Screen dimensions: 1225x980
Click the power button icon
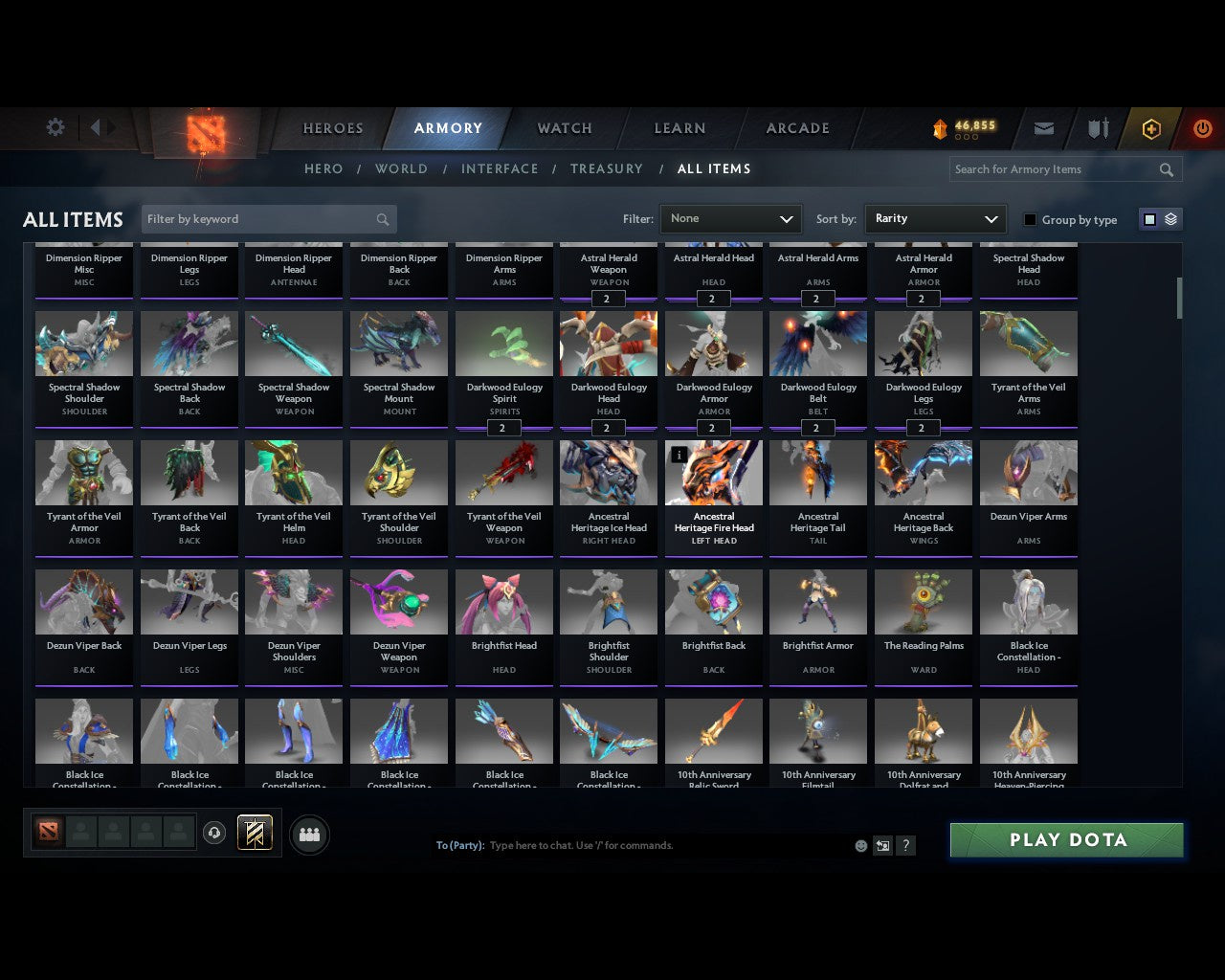point(1202,127)
